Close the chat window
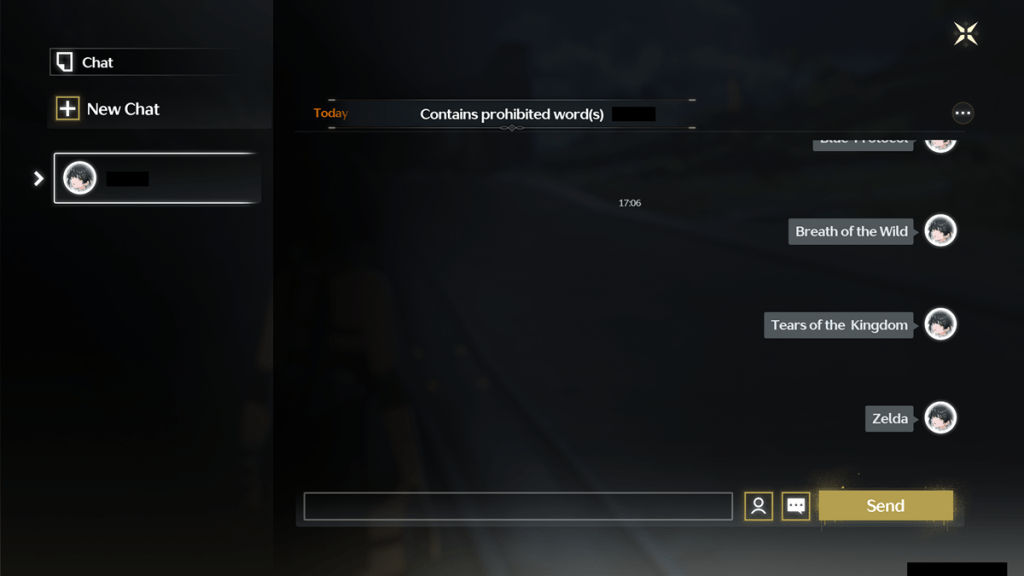The height and width of the screenshot is (576, 1024). click(965, 34)
